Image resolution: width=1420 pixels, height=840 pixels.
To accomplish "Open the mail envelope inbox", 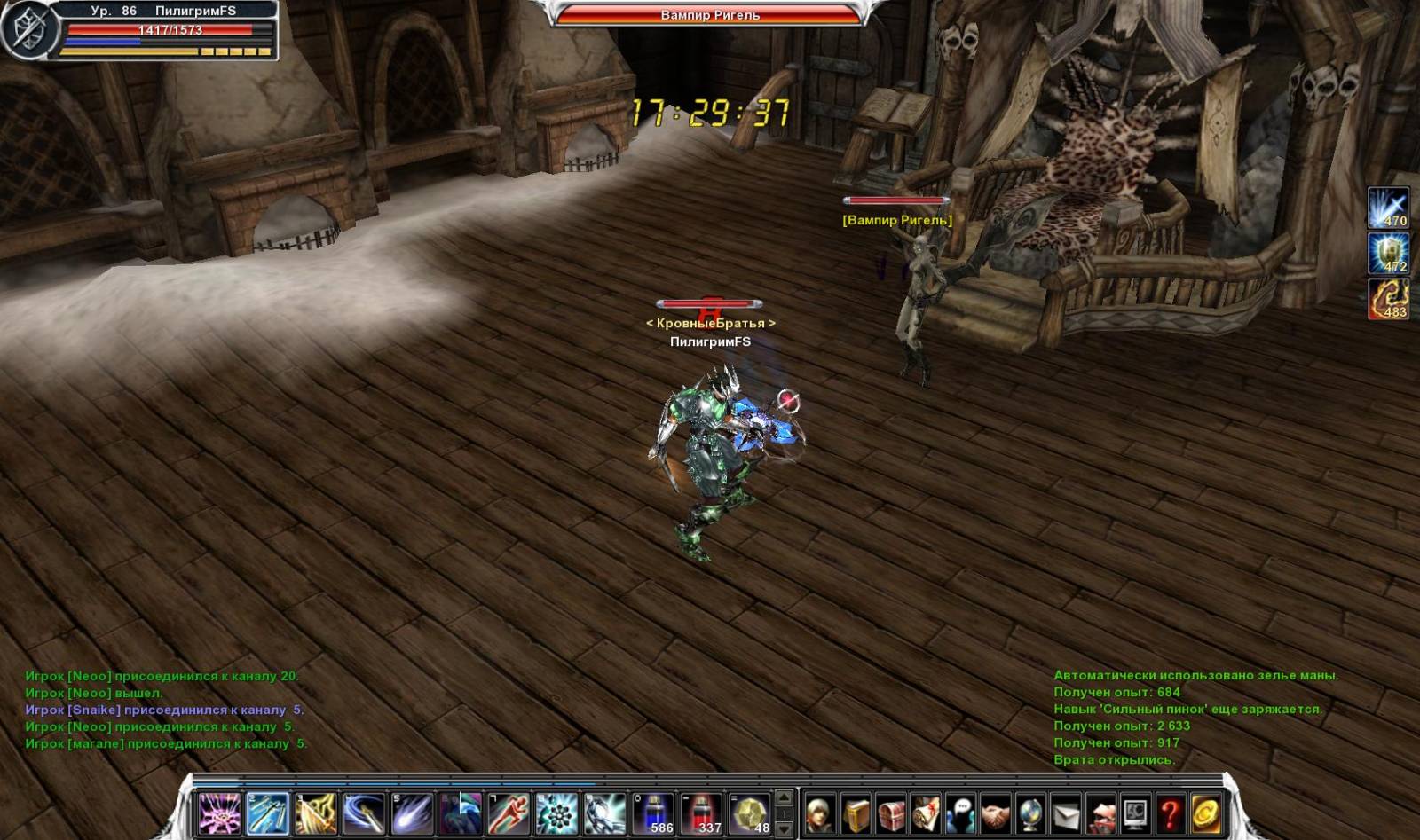I will pos(1066,813).
